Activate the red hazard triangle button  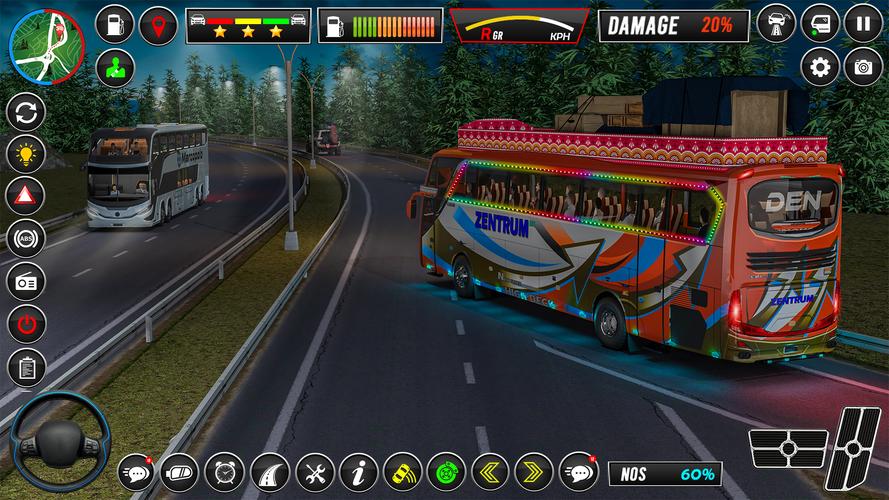point(26,196)
